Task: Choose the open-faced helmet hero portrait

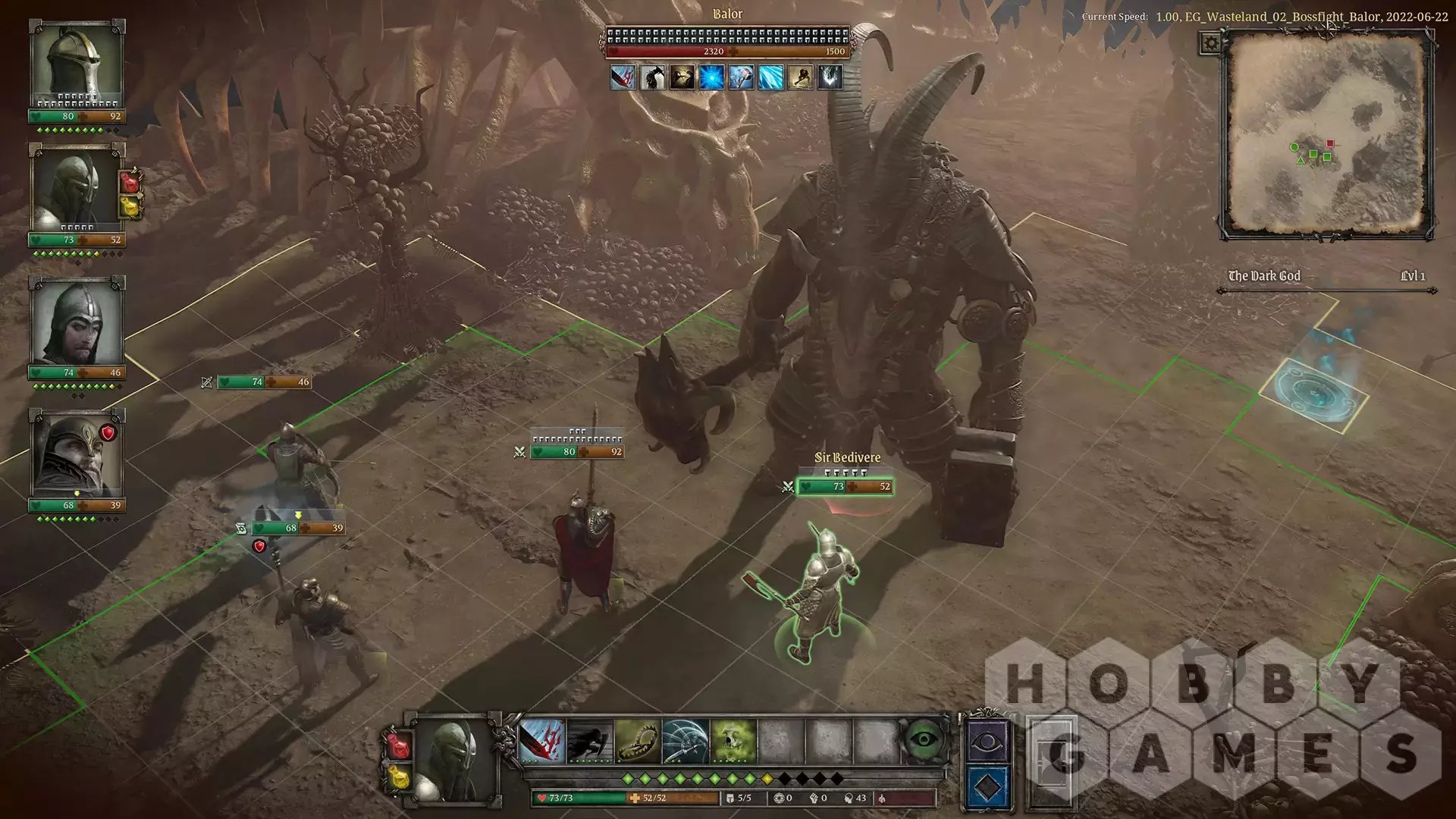Action: pyautogui.click(x=76, y=322)
